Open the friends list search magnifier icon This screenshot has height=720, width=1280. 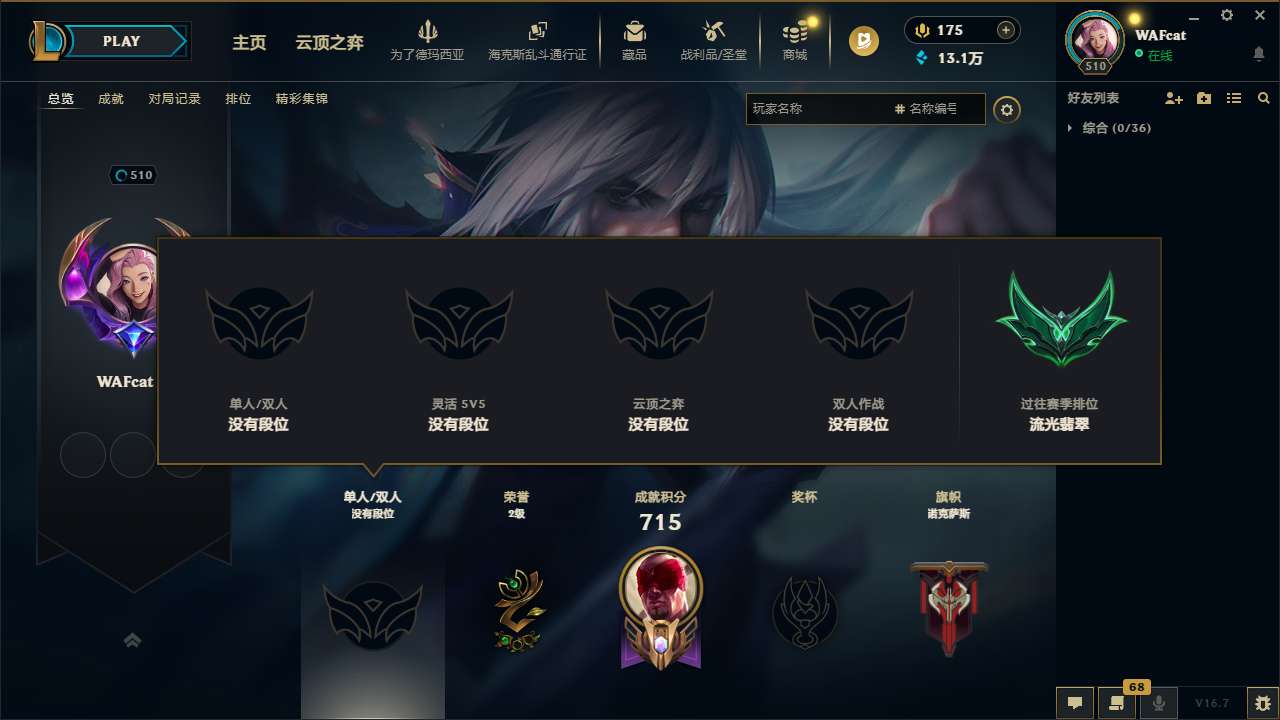pos(1262,97)
